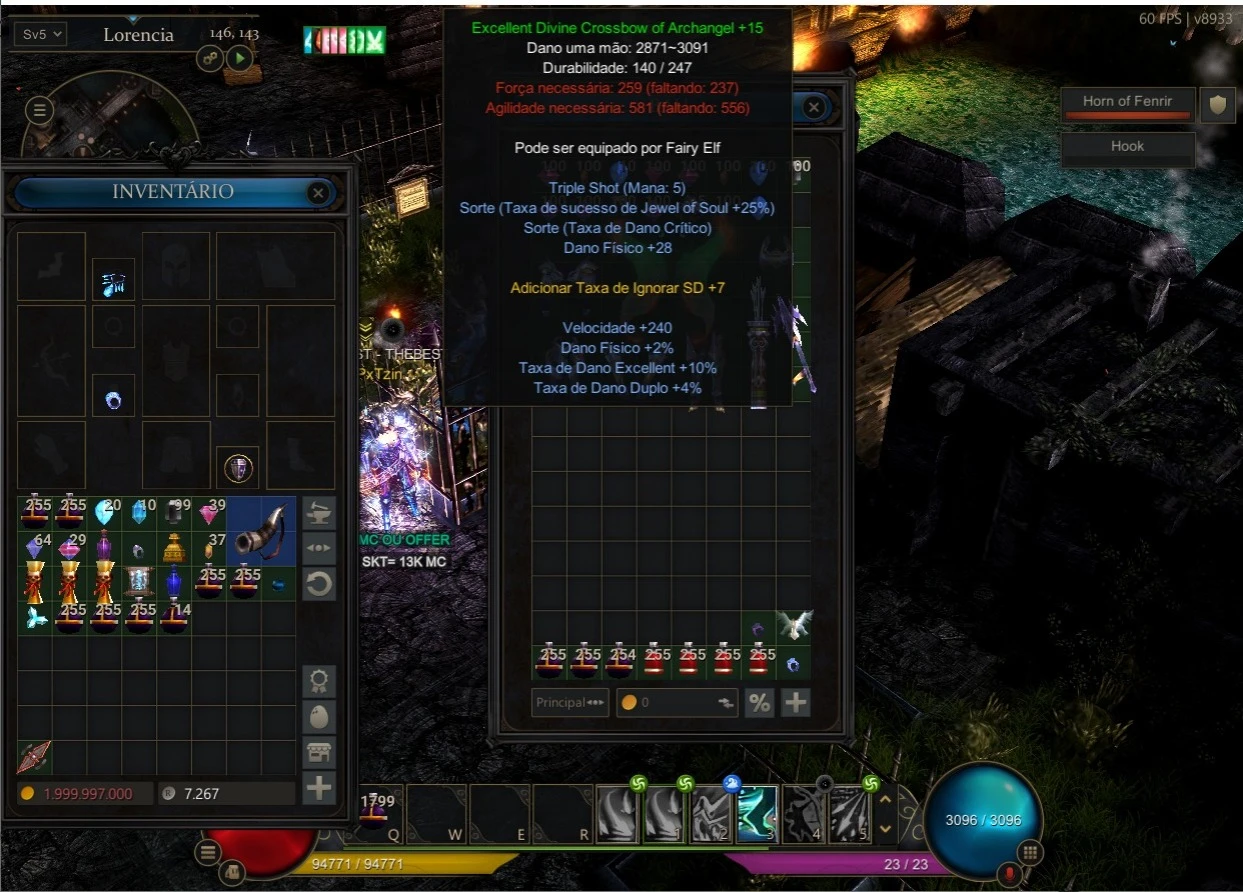The height and width of the screenshot is (892, 1243).
Task: Switch vault page with Principal button
Action: click(570, 702)
